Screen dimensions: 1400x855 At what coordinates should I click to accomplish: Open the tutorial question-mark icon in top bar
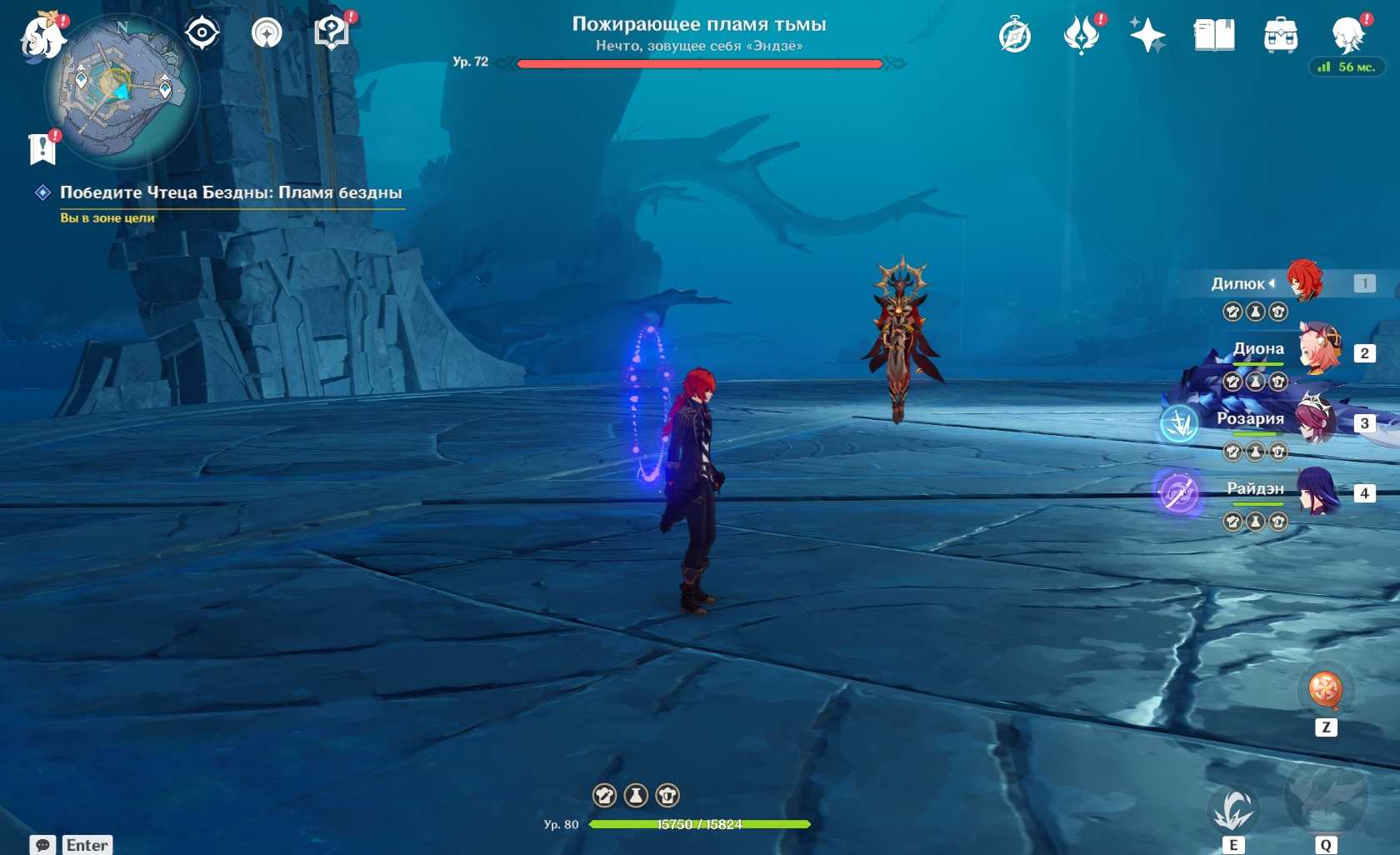click(332, 33)
